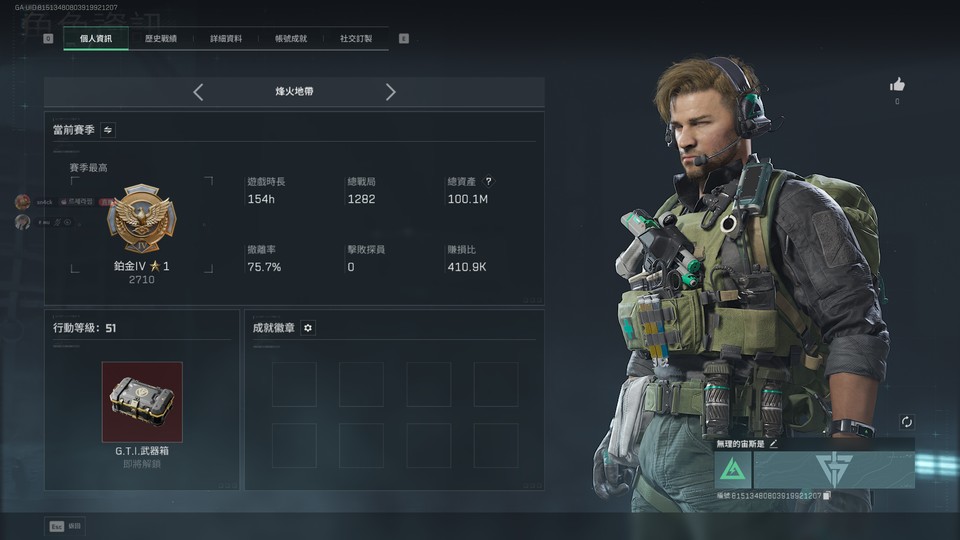Toggle the season swap icon beside 當前賽季

coord(108,130)
